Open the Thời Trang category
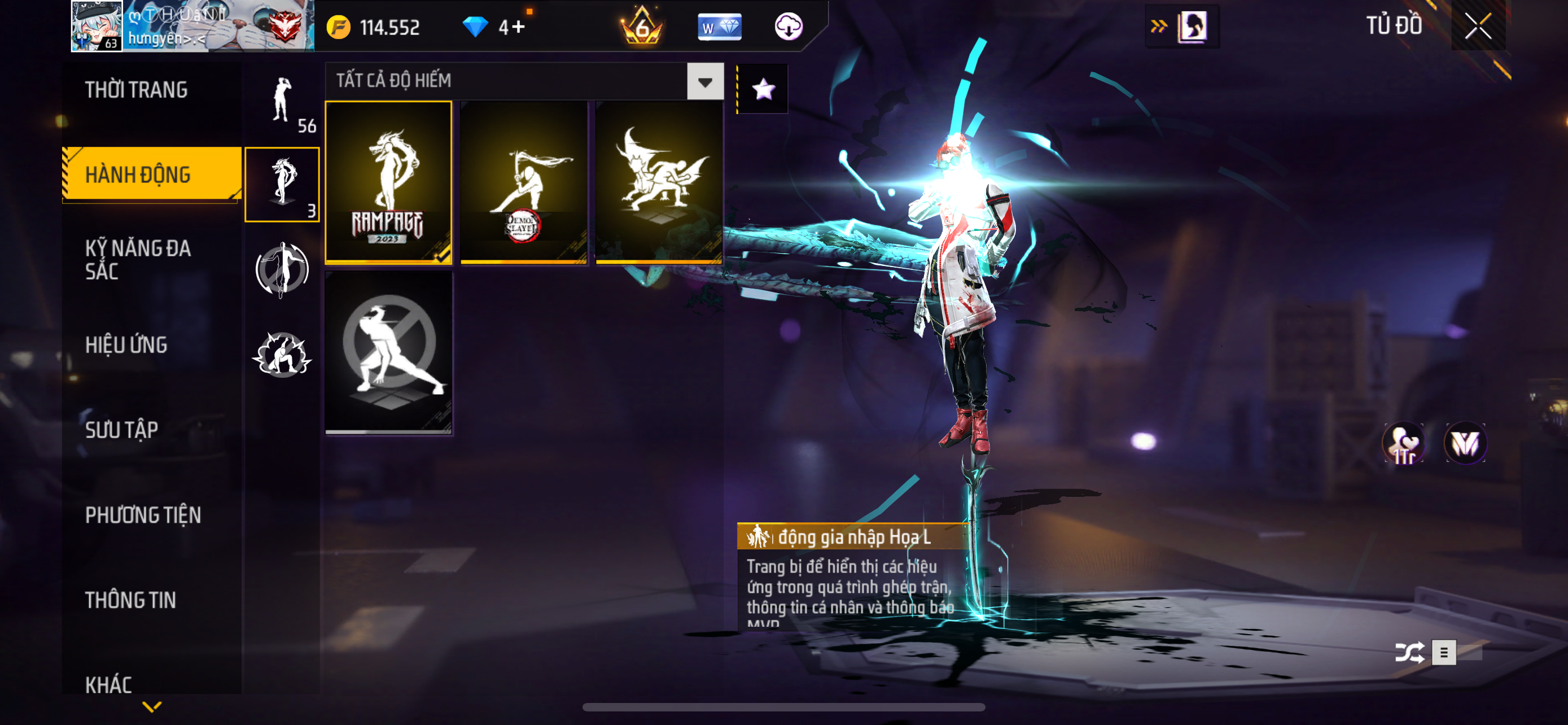This screenshot has width=1568, height=725. [x=137, y=90]
